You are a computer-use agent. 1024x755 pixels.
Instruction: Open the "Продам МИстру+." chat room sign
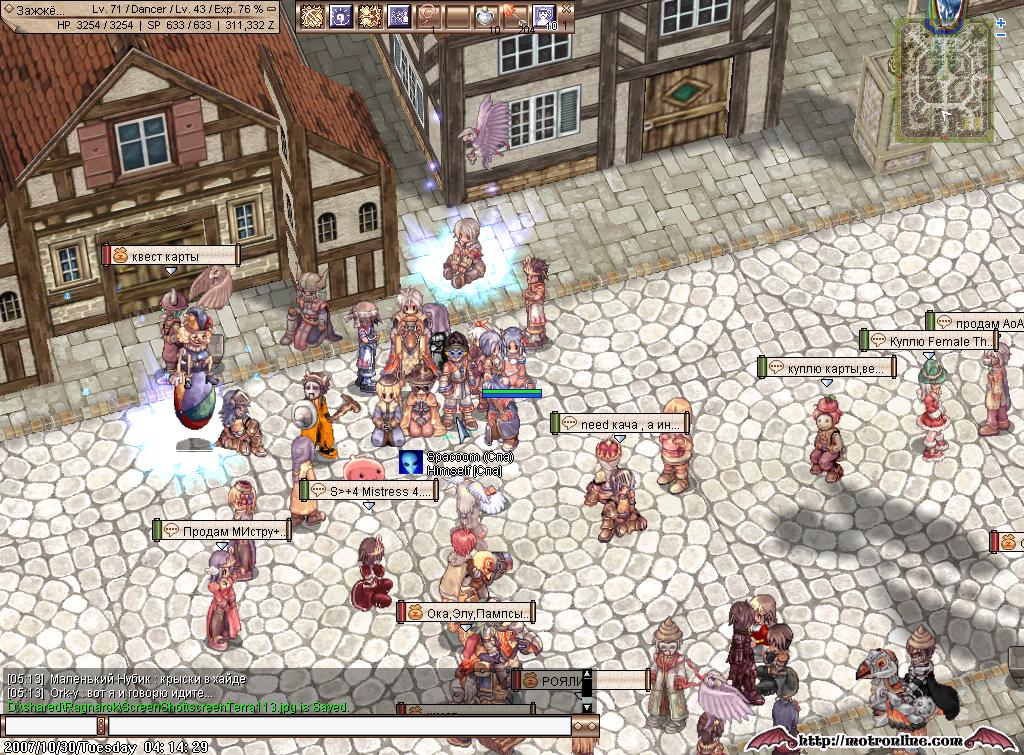point(222,530)
